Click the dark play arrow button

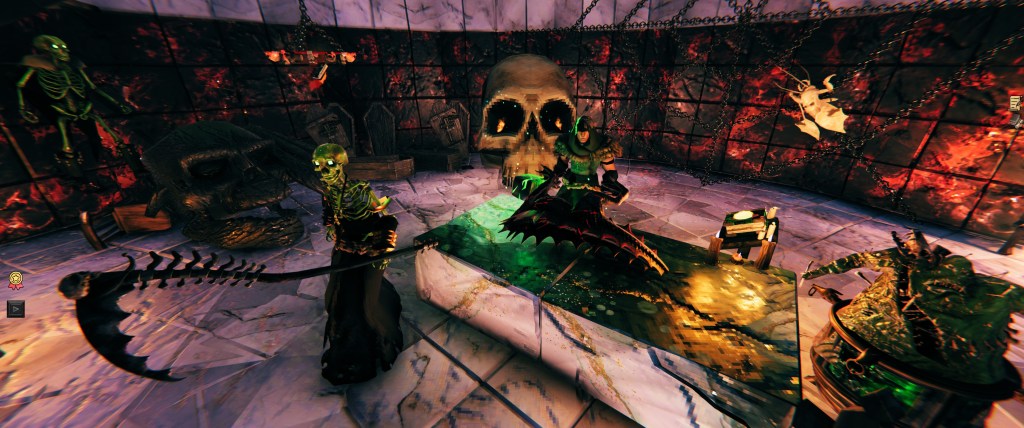pos(15,308)
